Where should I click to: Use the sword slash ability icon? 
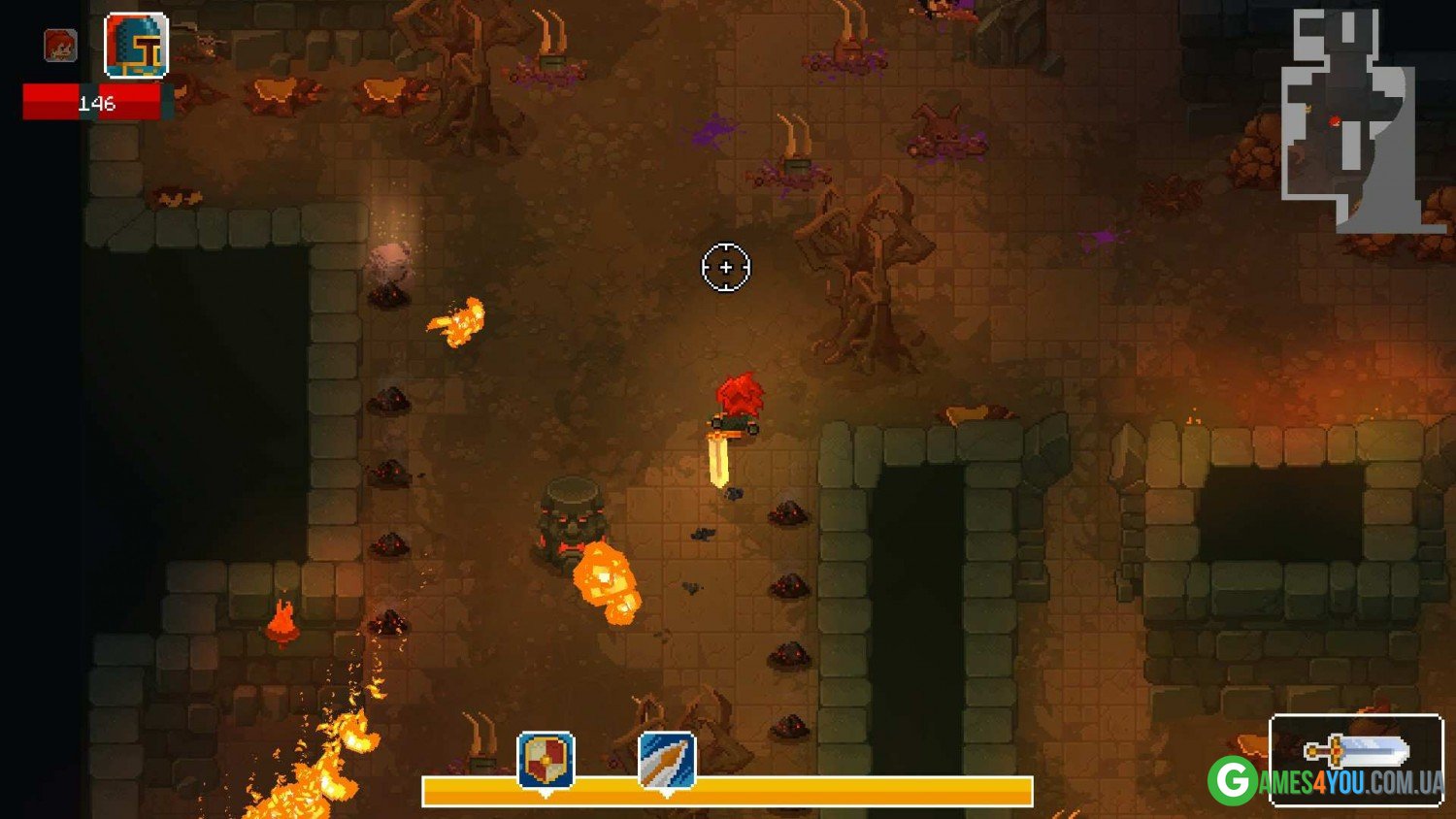(x=667, y=761)
